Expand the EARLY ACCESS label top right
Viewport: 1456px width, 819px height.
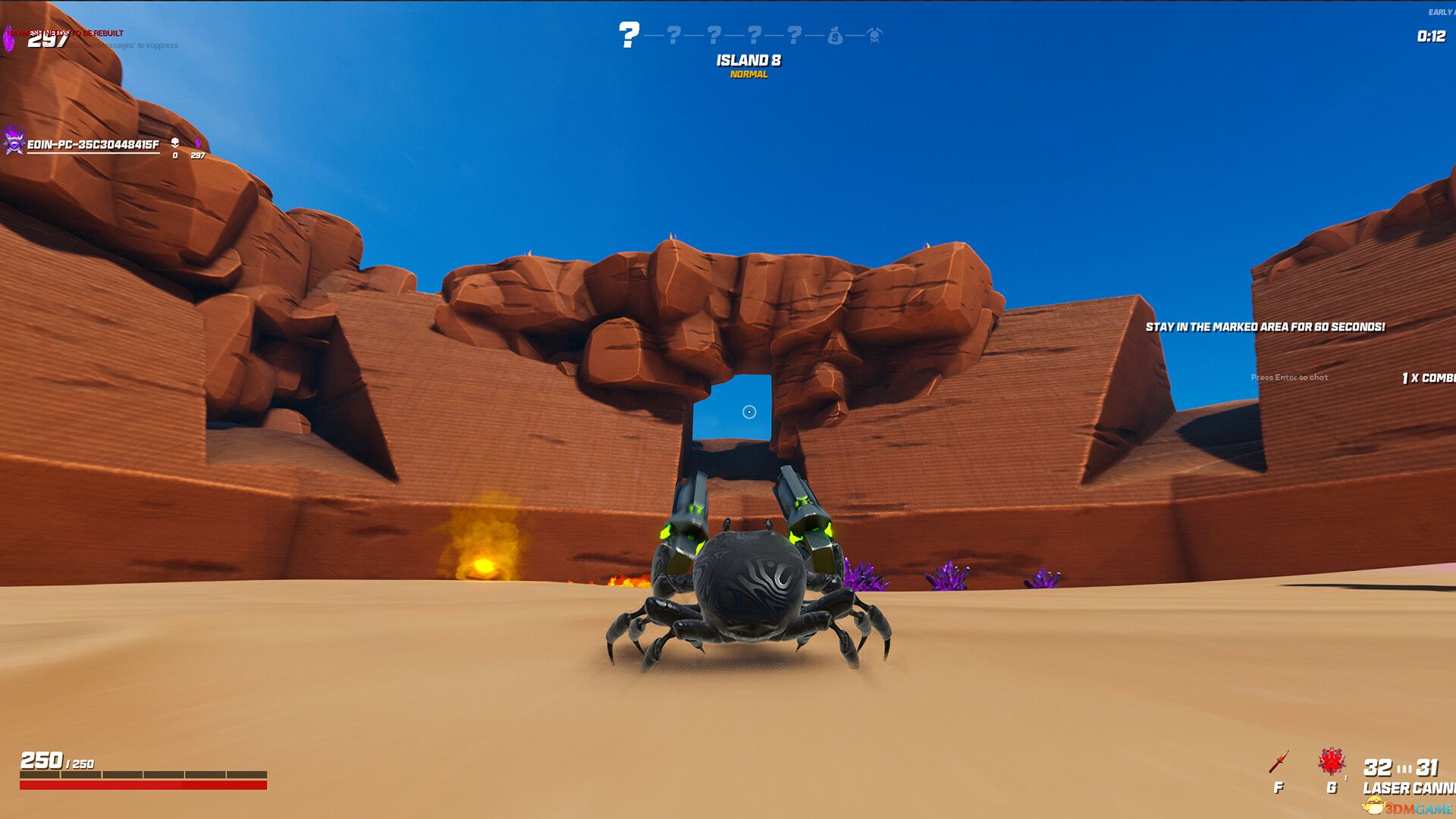[1439, 11]
